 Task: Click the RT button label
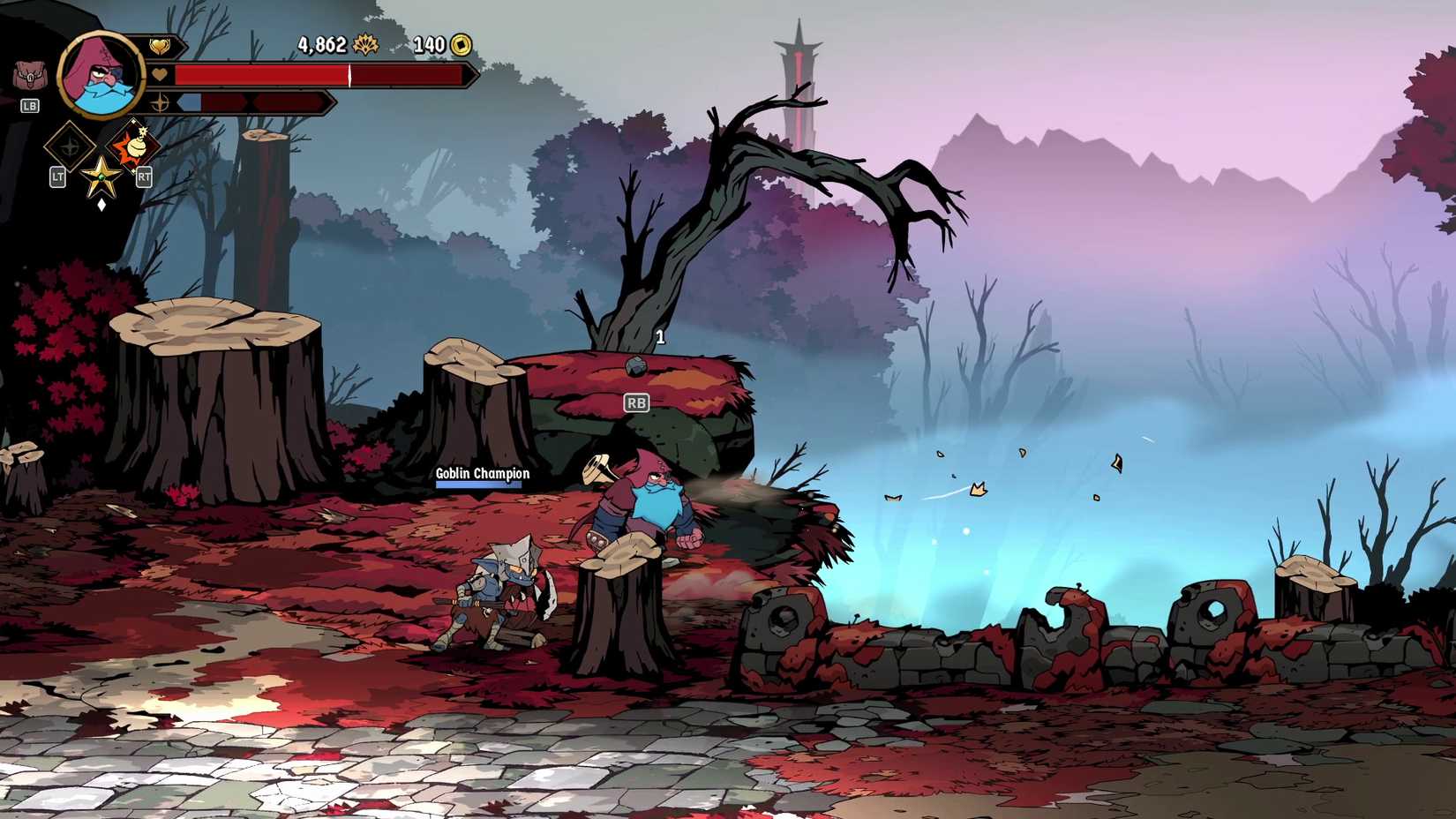coord(144,176)
